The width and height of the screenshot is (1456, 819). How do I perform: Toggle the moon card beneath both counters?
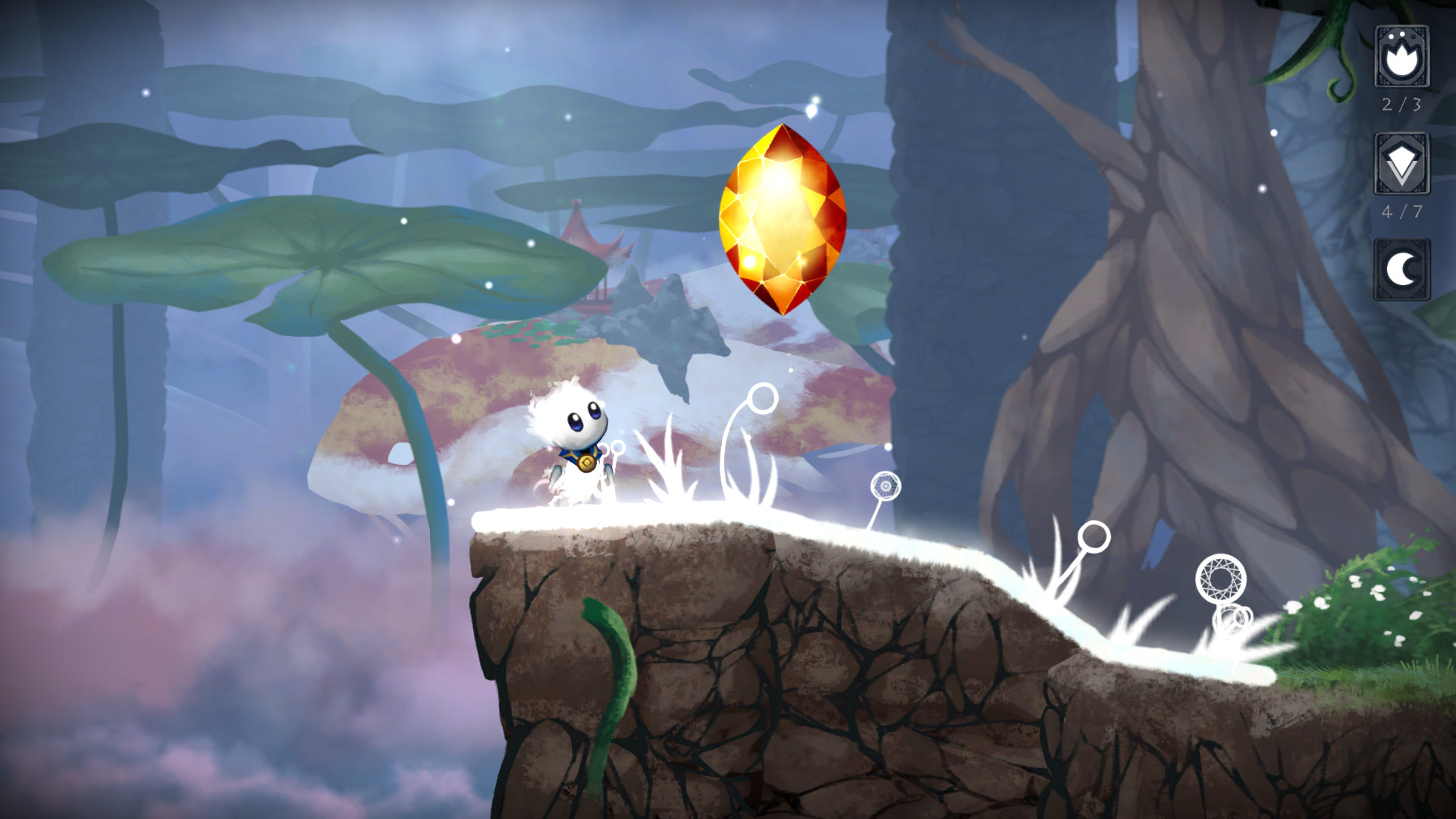point(1402,265)
